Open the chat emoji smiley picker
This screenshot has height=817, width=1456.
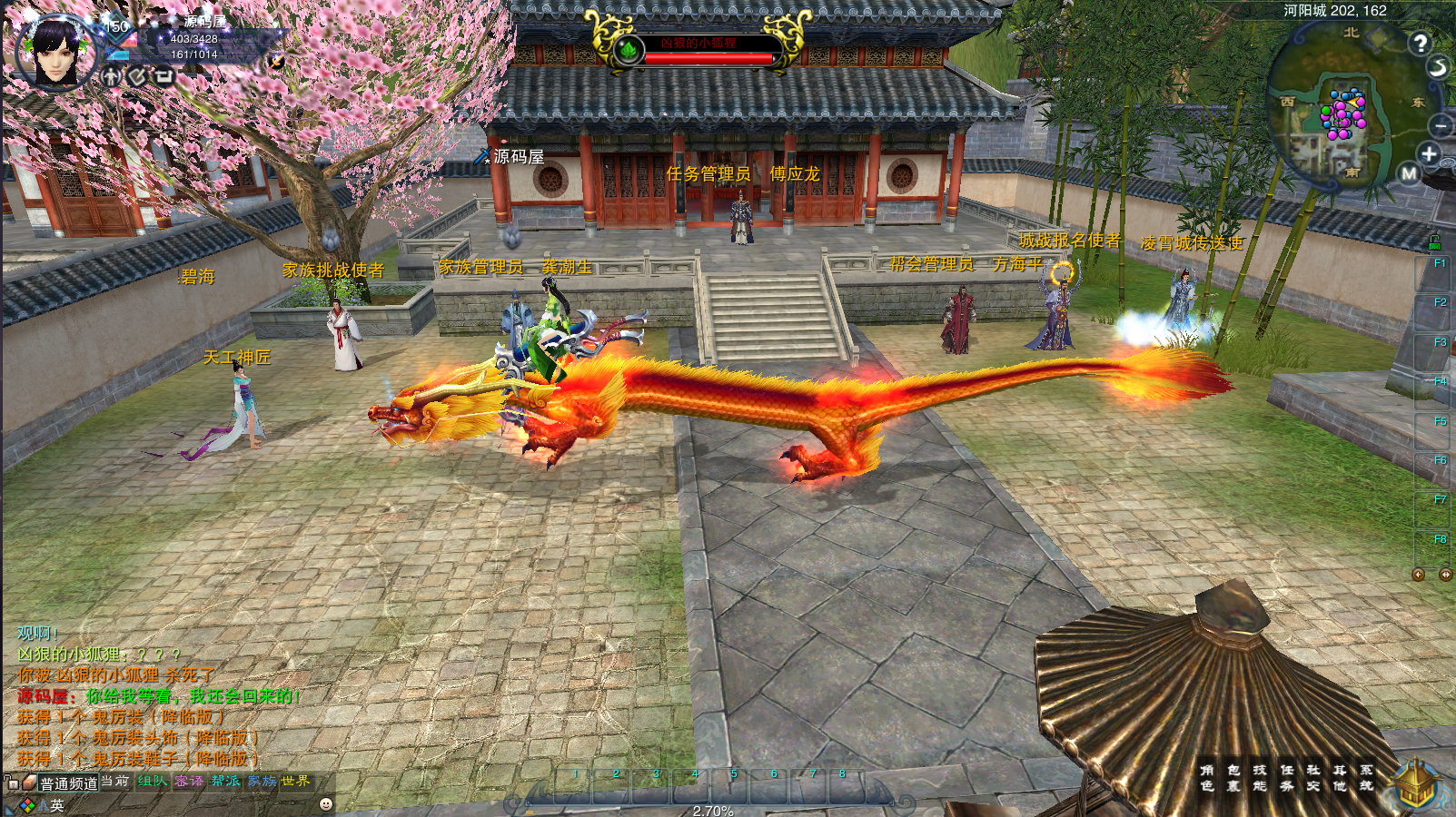point(326,804)
